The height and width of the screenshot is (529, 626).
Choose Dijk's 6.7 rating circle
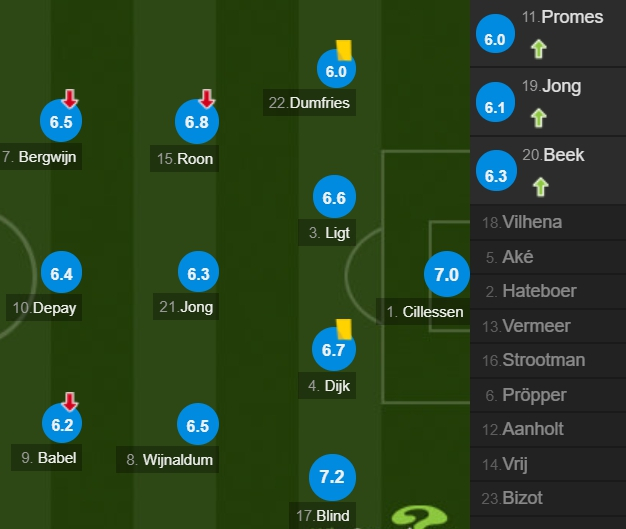[334, 349]
